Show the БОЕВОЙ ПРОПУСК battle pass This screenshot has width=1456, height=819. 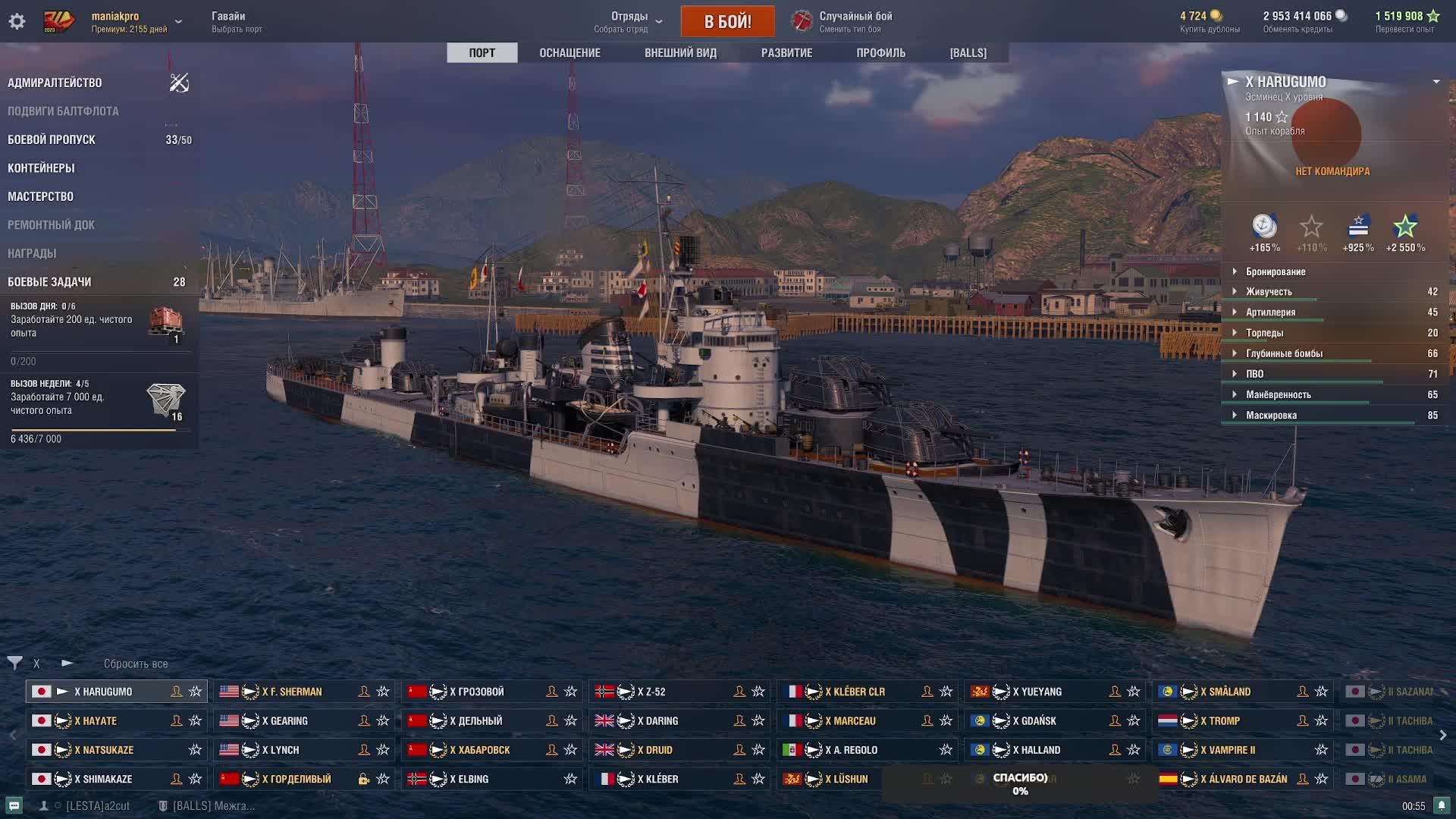coord(52,140)
